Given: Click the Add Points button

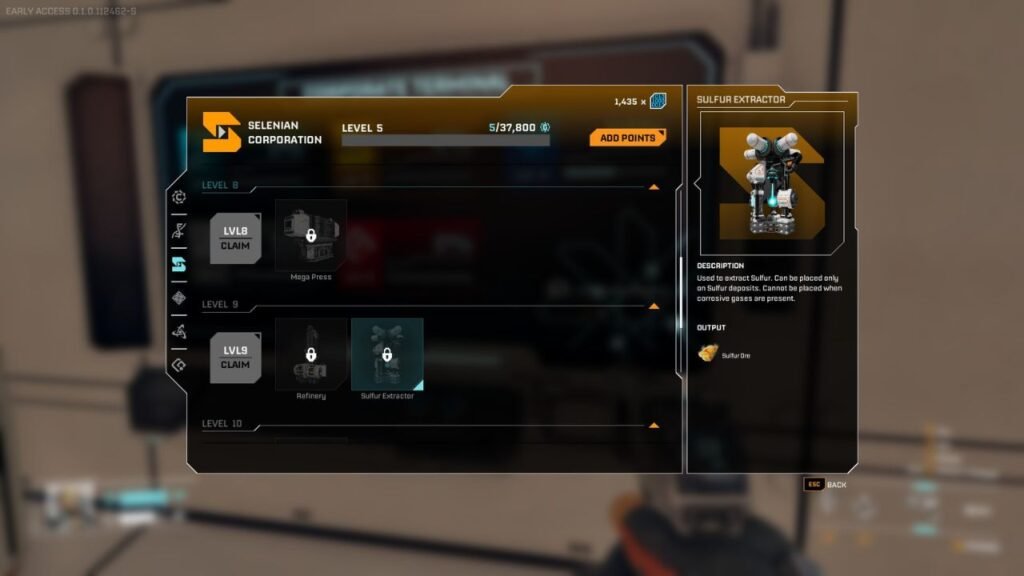Looking at the screenshot, I should click(x=627, y=138).
